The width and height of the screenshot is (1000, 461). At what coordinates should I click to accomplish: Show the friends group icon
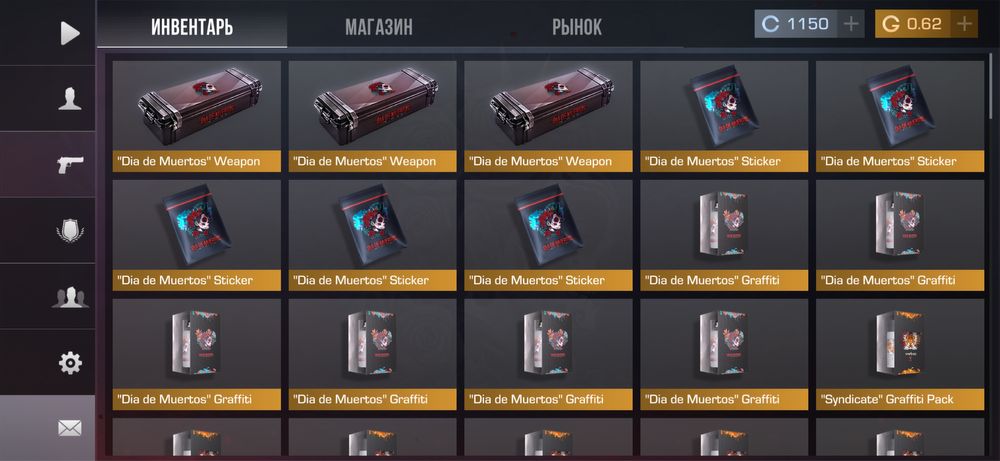(x=69, y=297)
